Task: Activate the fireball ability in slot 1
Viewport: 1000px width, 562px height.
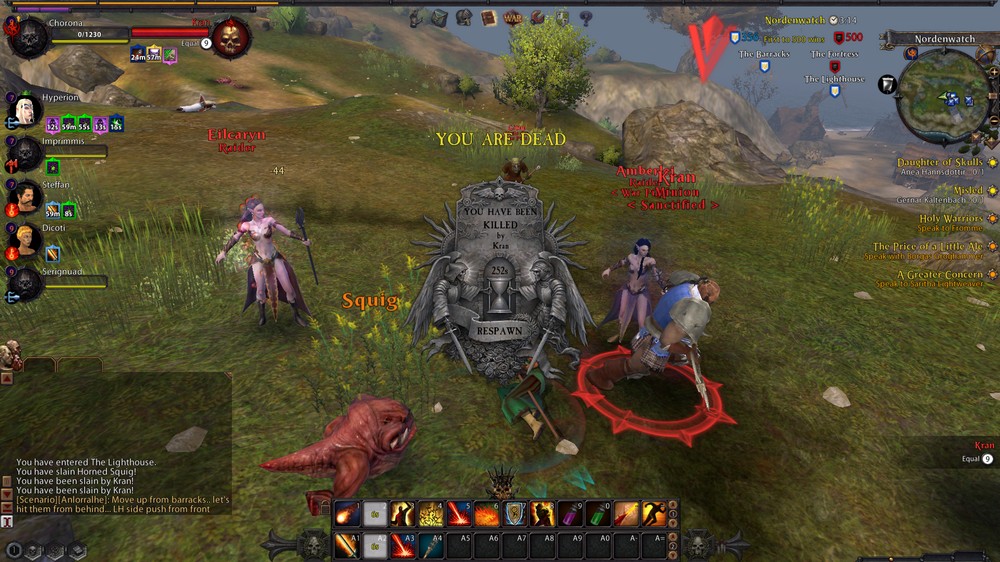Action: pyautogui.click(x=347, y=514)
